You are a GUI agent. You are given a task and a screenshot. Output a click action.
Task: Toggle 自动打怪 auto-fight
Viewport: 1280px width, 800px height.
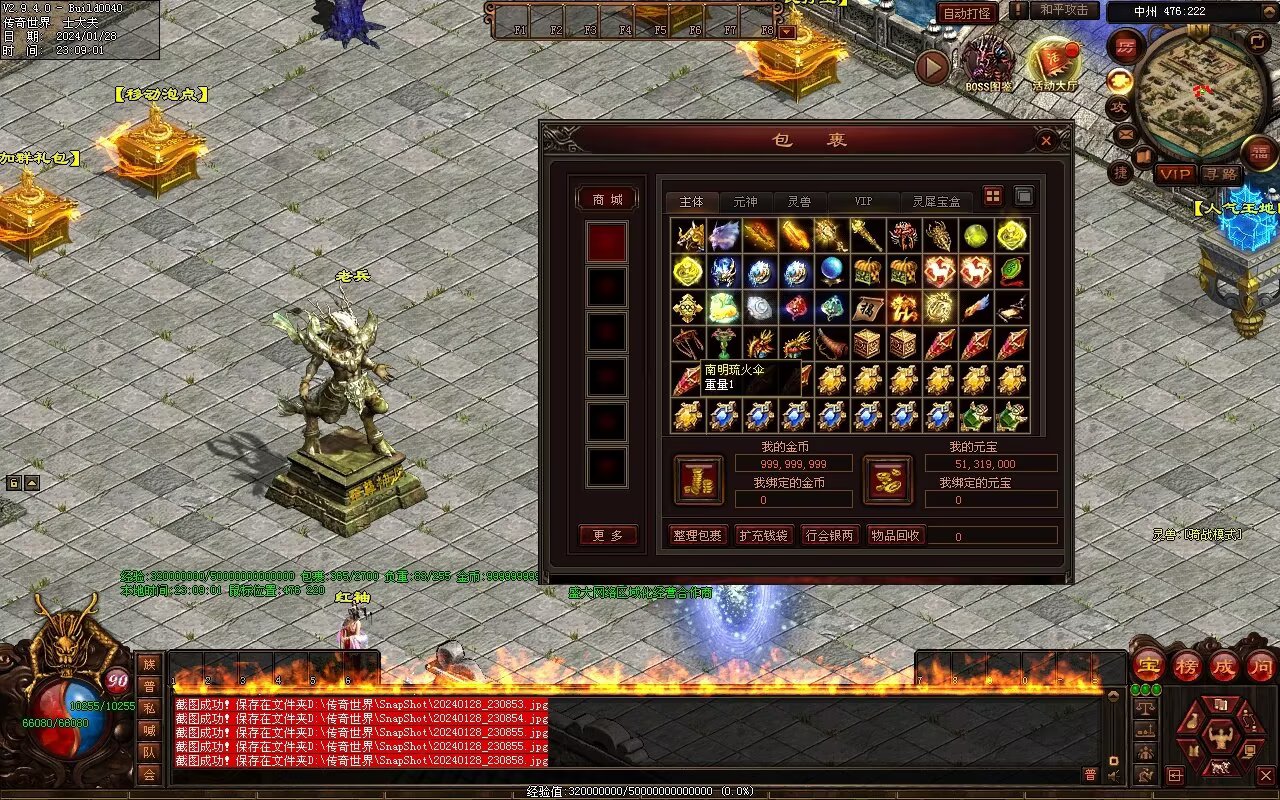[967, 13]
